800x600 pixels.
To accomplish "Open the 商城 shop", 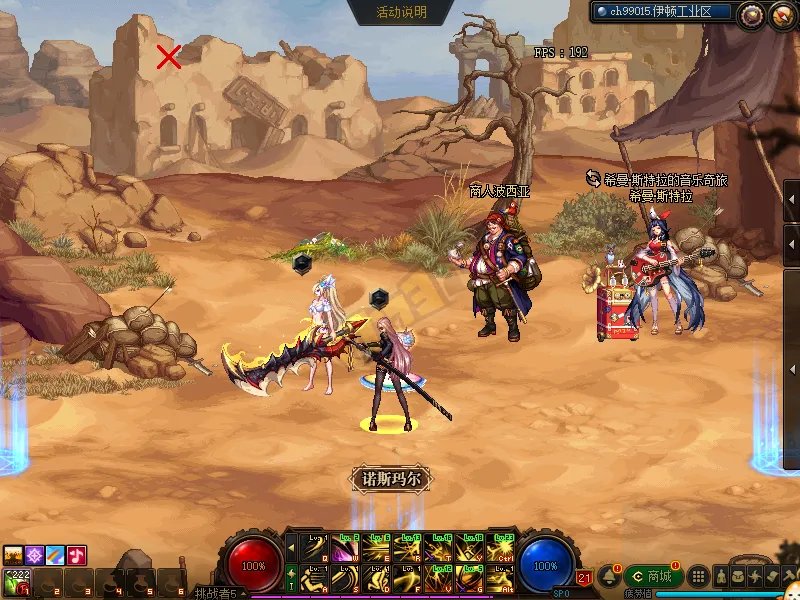I will point(652,576).
